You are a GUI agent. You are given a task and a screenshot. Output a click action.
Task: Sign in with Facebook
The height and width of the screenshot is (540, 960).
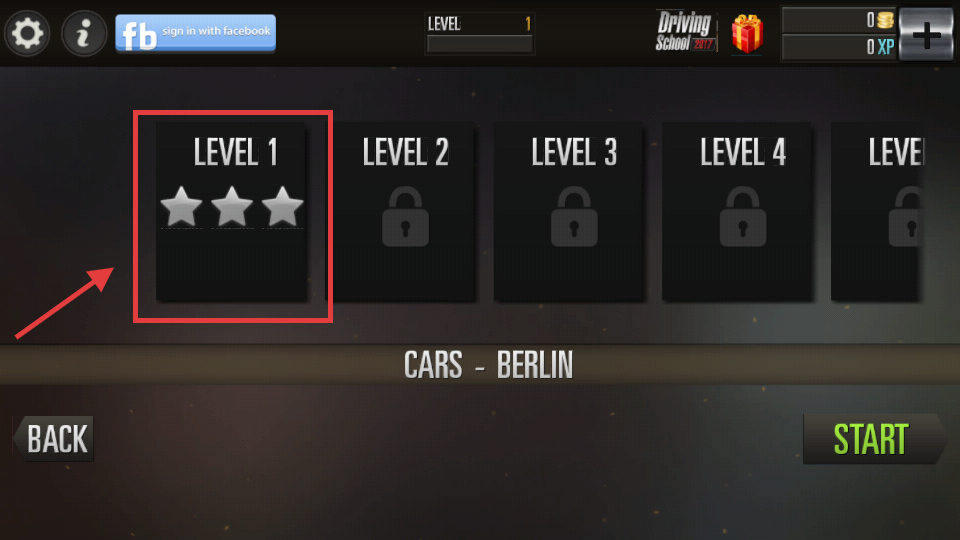195,33
